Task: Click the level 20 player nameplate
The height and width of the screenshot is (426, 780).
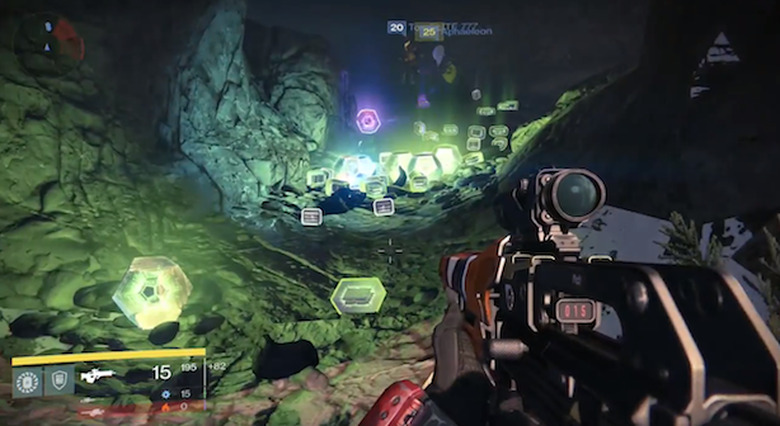Action: click(x=397, y=27)
